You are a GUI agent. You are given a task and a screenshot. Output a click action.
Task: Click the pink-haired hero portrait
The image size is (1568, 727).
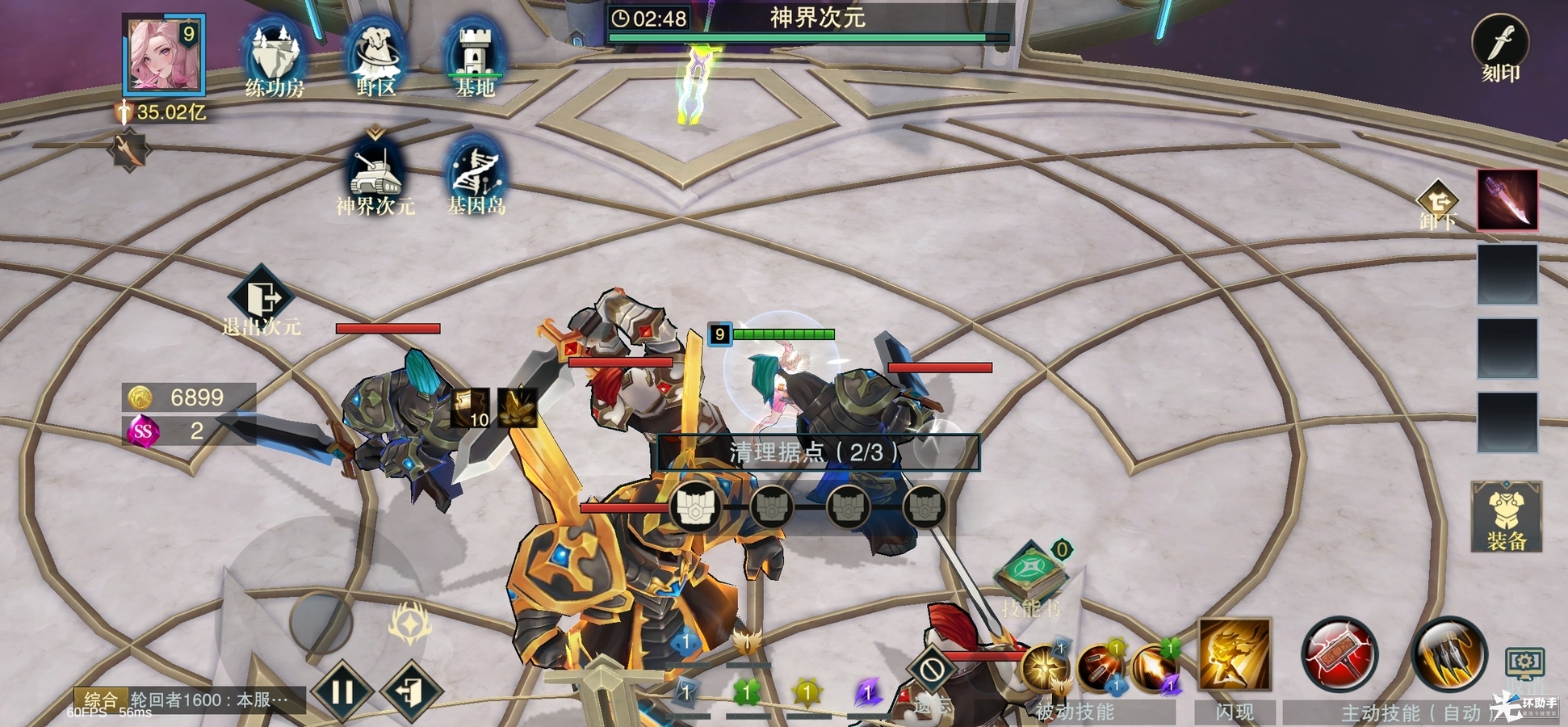pos(164,55)
